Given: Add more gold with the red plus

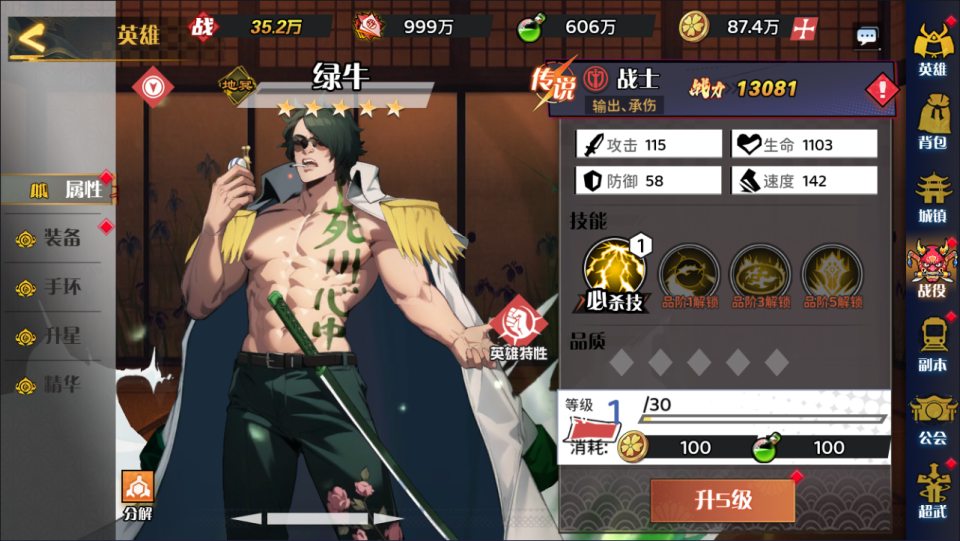Looking at the screenshot, I should [802, 29].
